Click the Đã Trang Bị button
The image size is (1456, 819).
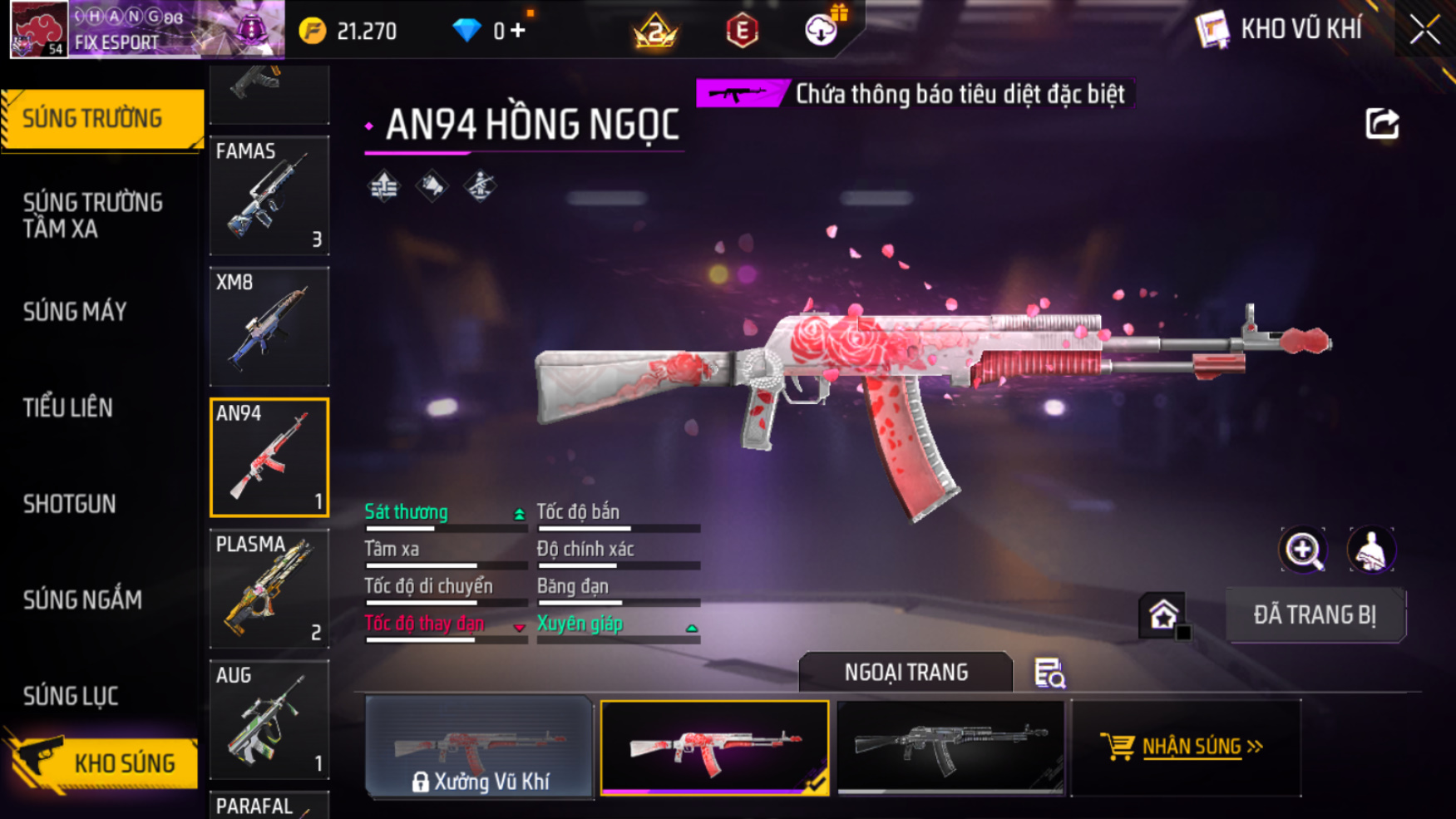[x=1315, y=615]
